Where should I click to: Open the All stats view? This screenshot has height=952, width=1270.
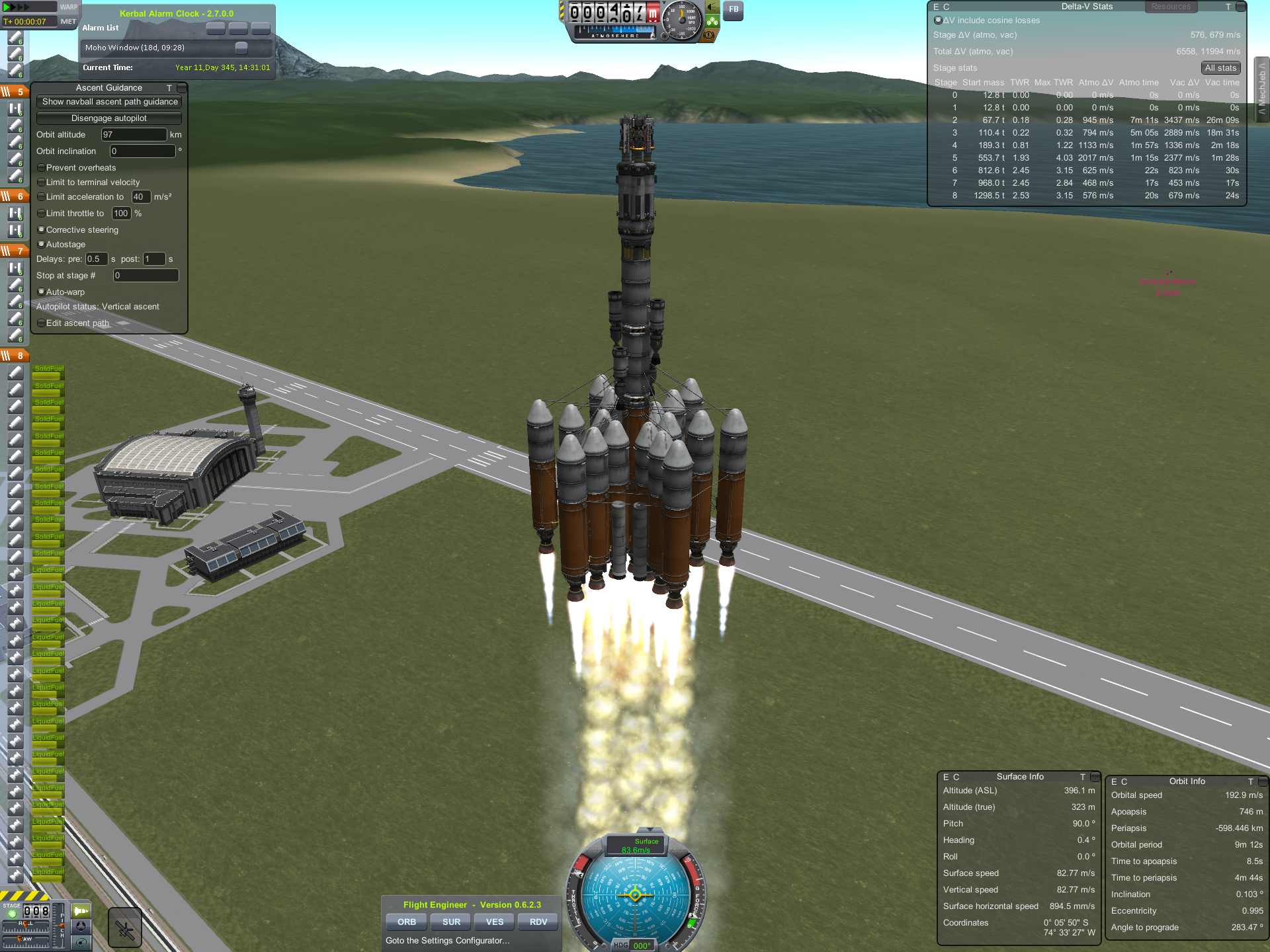(1220, 68)
